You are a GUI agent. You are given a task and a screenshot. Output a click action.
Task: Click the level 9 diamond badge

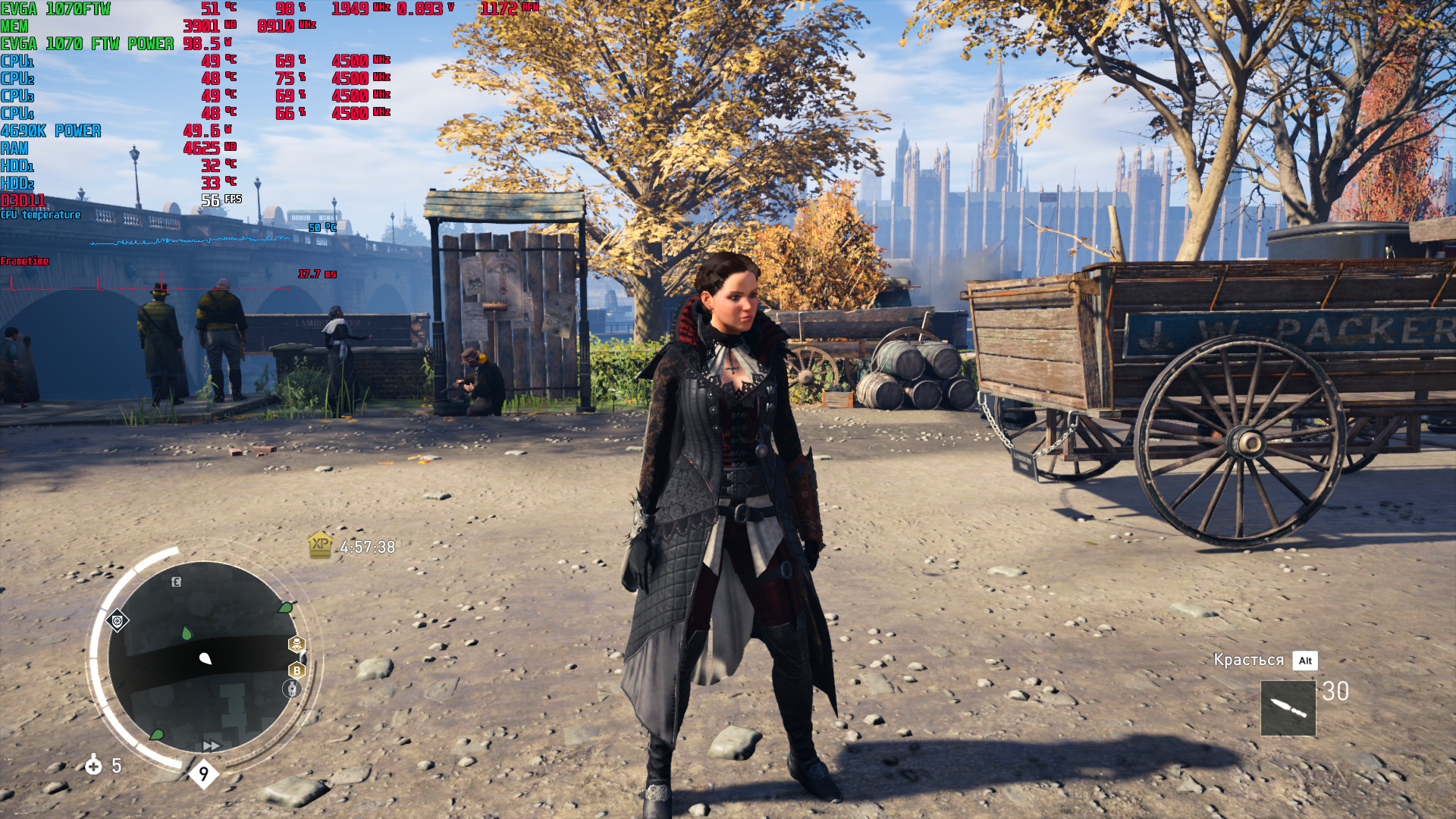[x=203, y=774]
